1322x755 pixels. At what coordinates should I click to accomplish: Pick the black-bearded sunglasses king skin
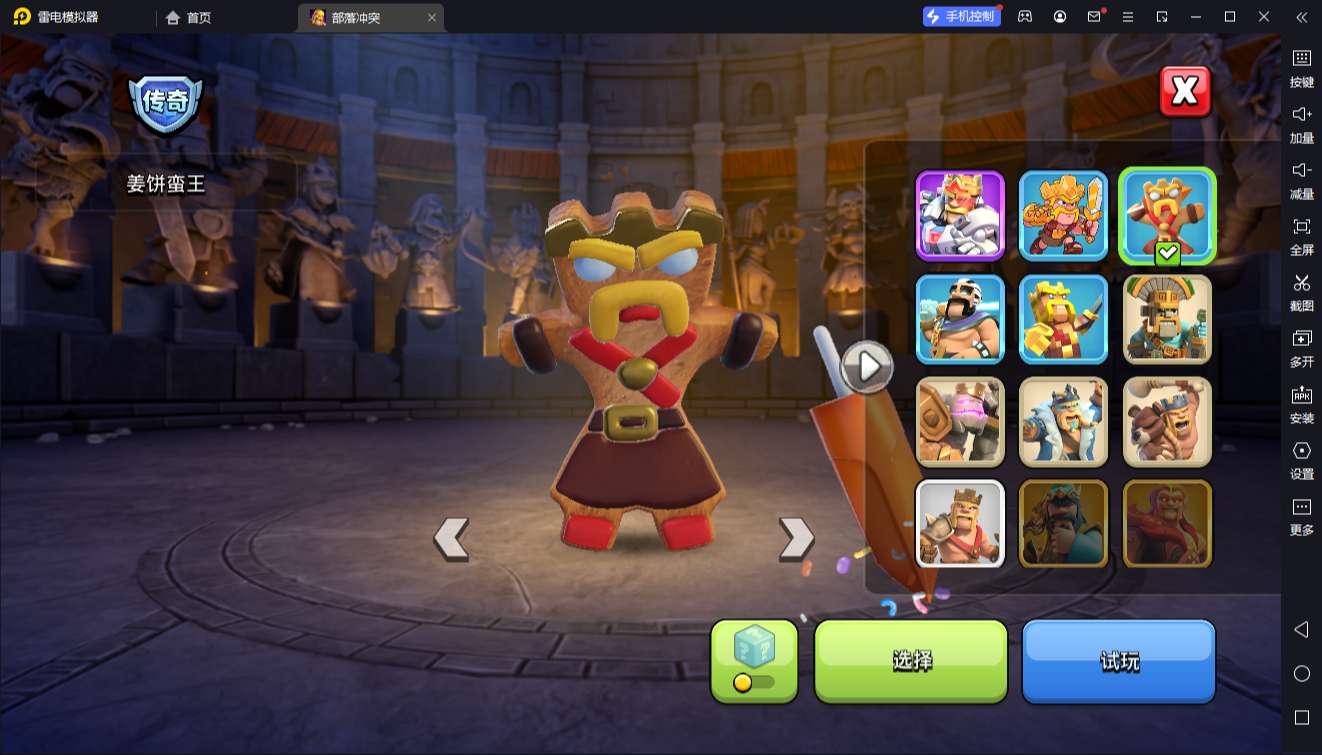click(960, 319)
